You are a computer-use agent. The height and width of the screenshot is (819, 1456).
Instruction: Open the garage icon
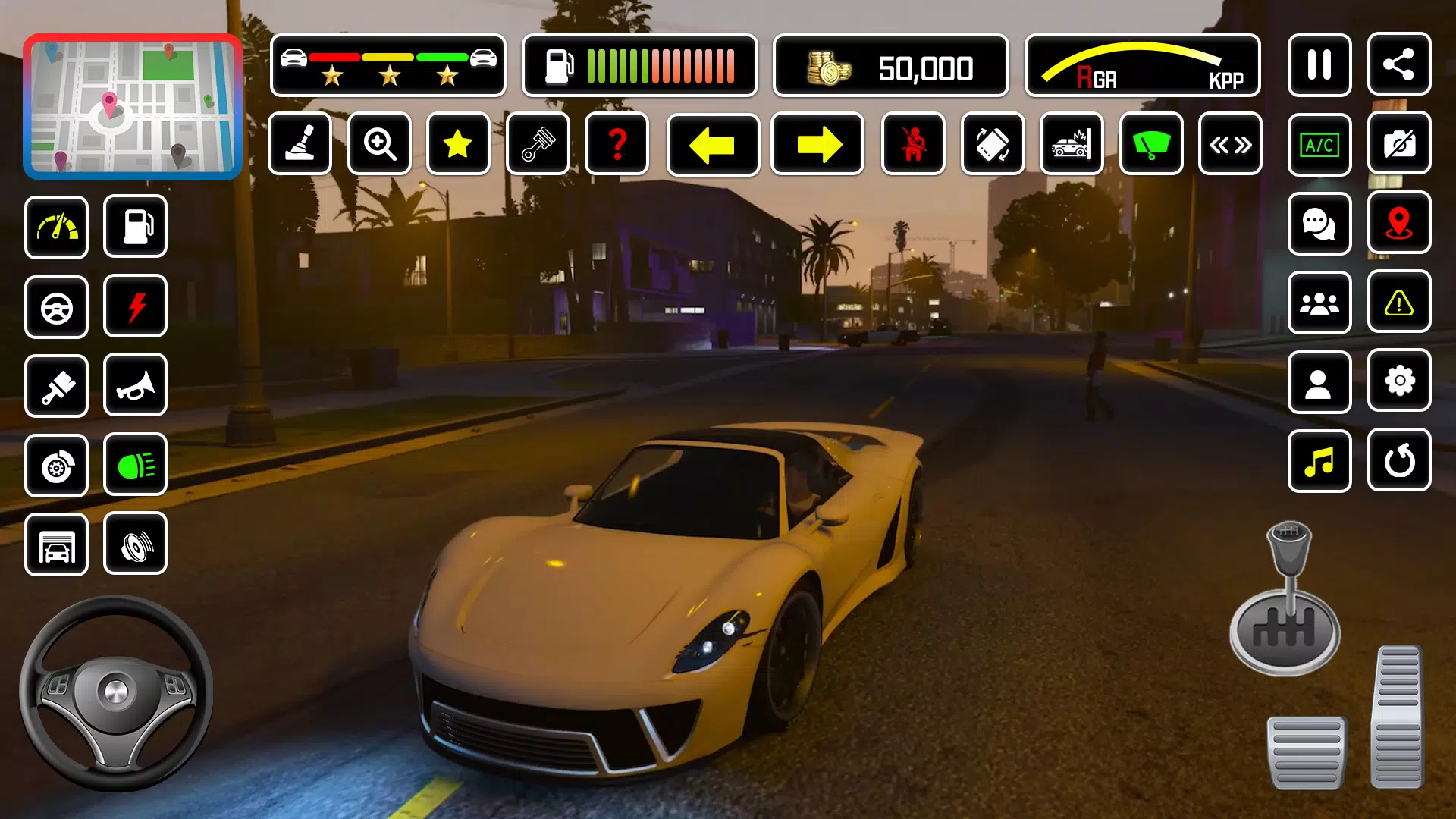click(57, 544)
